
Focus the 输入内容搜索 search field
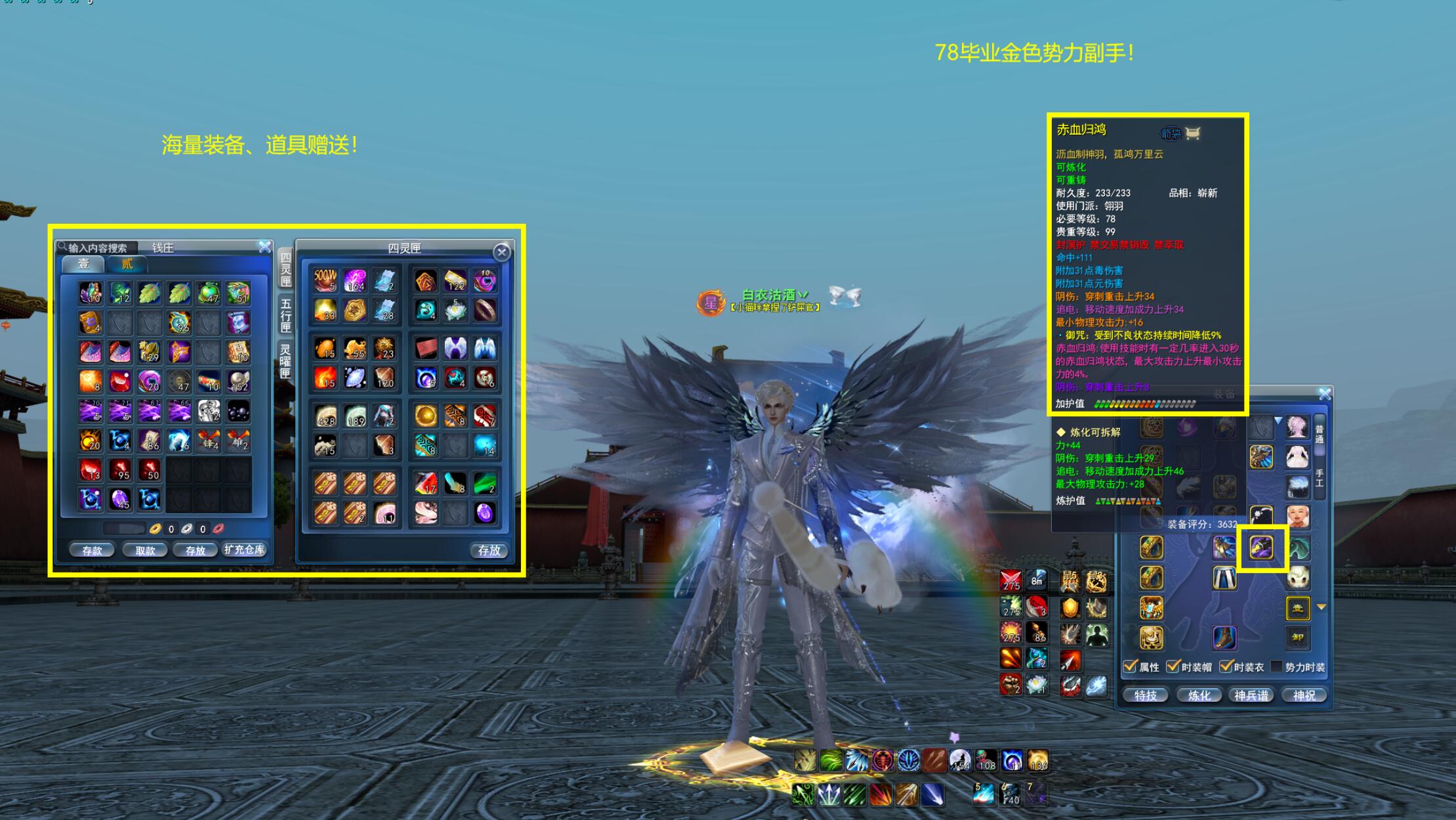pyautogui.click(x=98, y=248)
